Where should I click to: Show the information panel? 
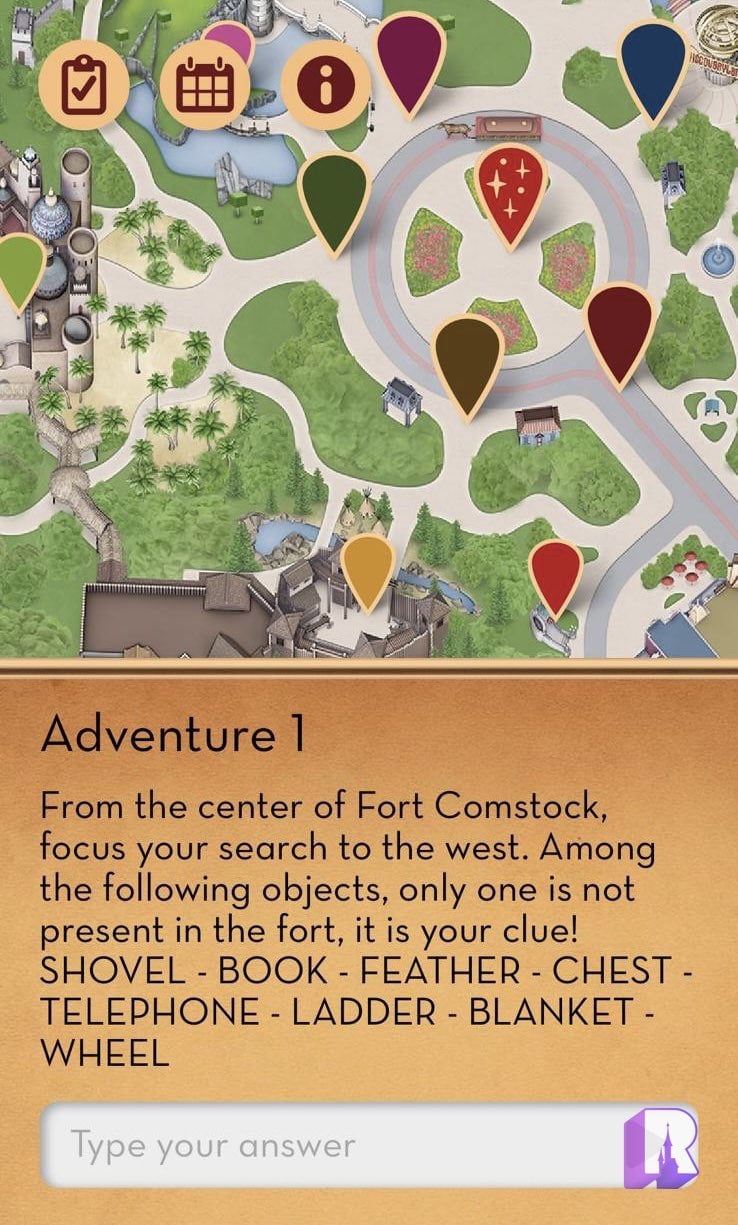point(325,86)
